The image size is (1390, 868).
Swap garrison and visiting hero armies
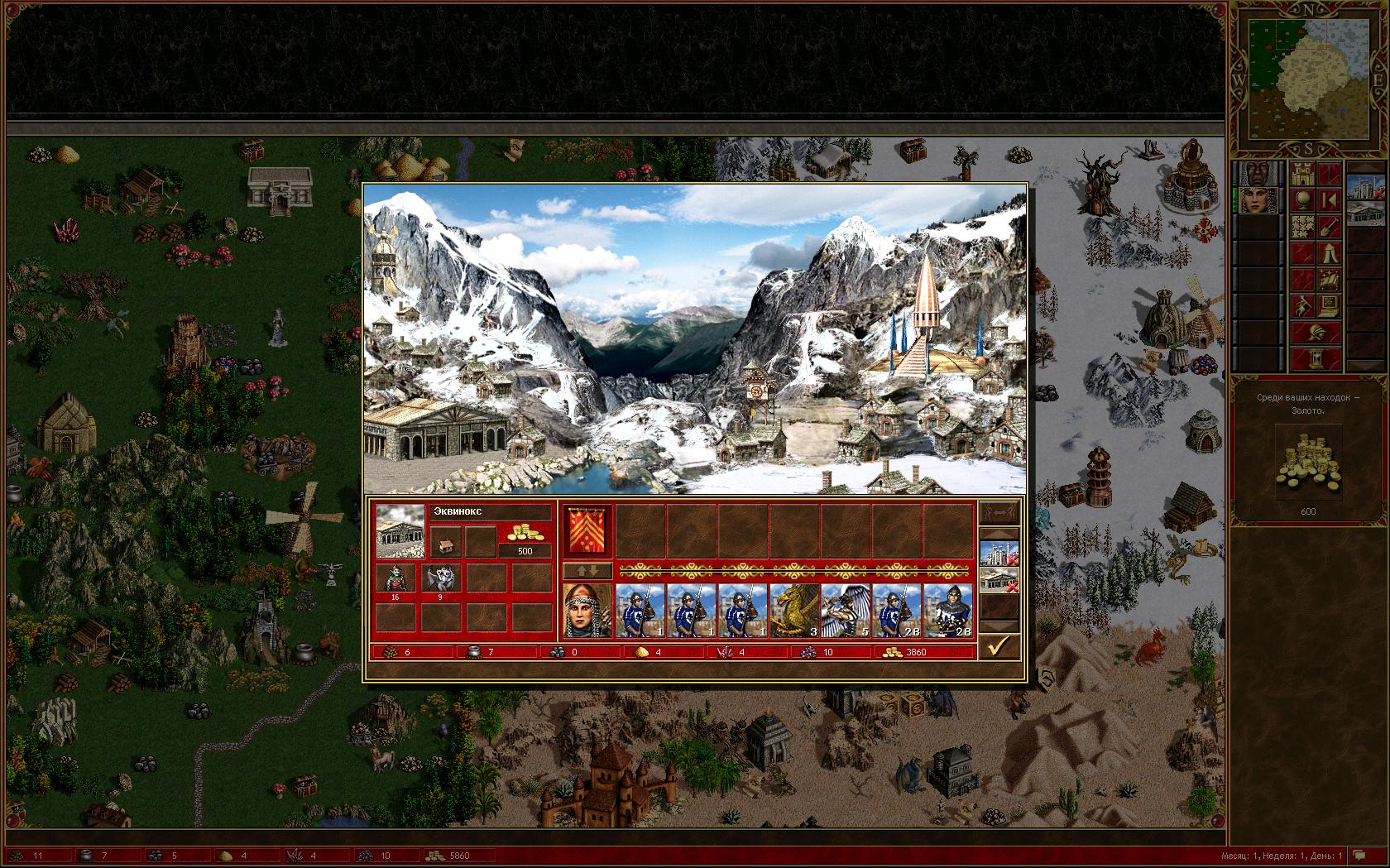[x=587, y=571]
